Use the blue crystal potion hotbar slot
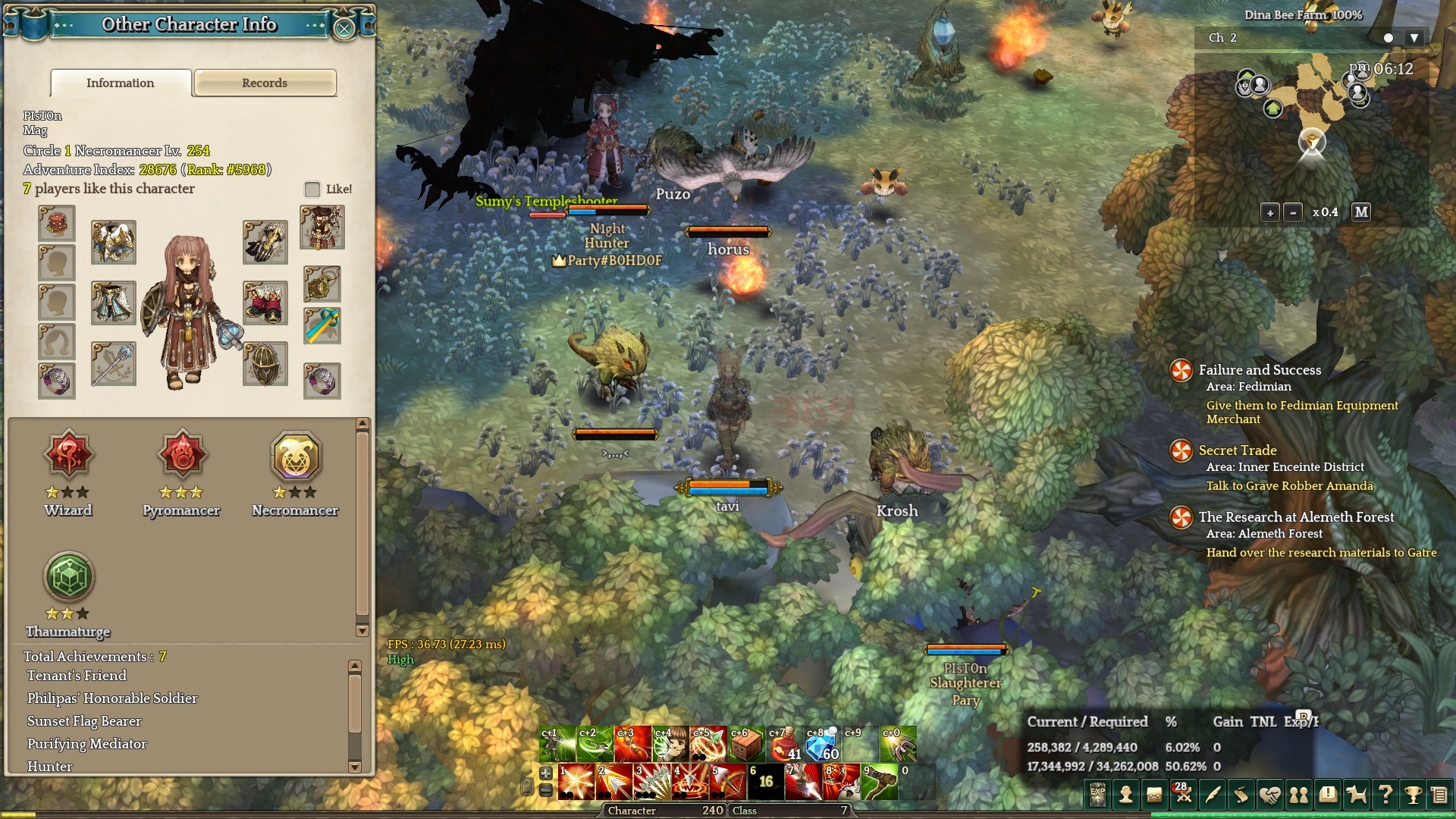 pyautogui.click(x=822, y=744)
